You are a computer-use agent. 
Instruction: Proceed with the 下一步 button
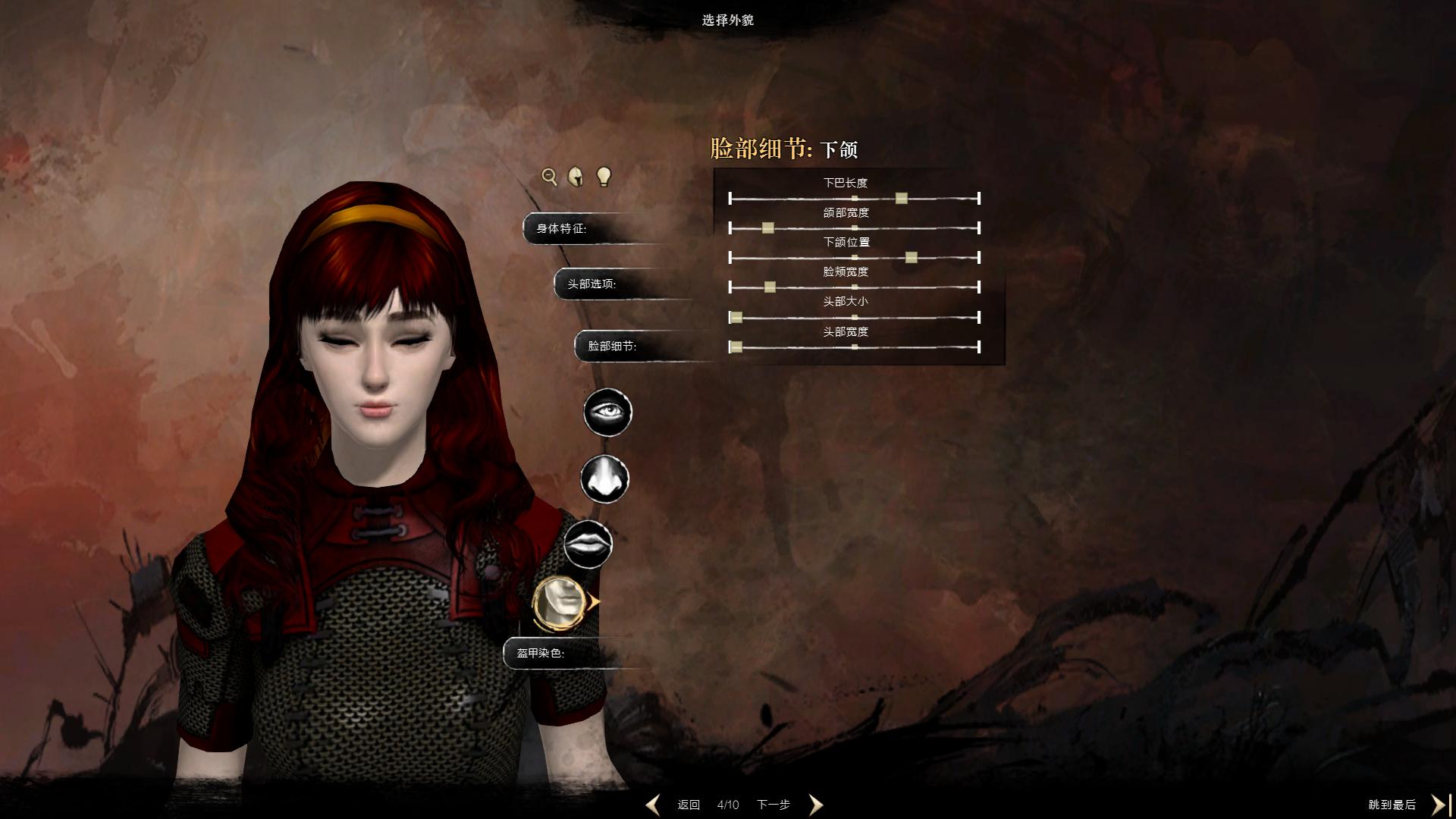pos(773,805)
